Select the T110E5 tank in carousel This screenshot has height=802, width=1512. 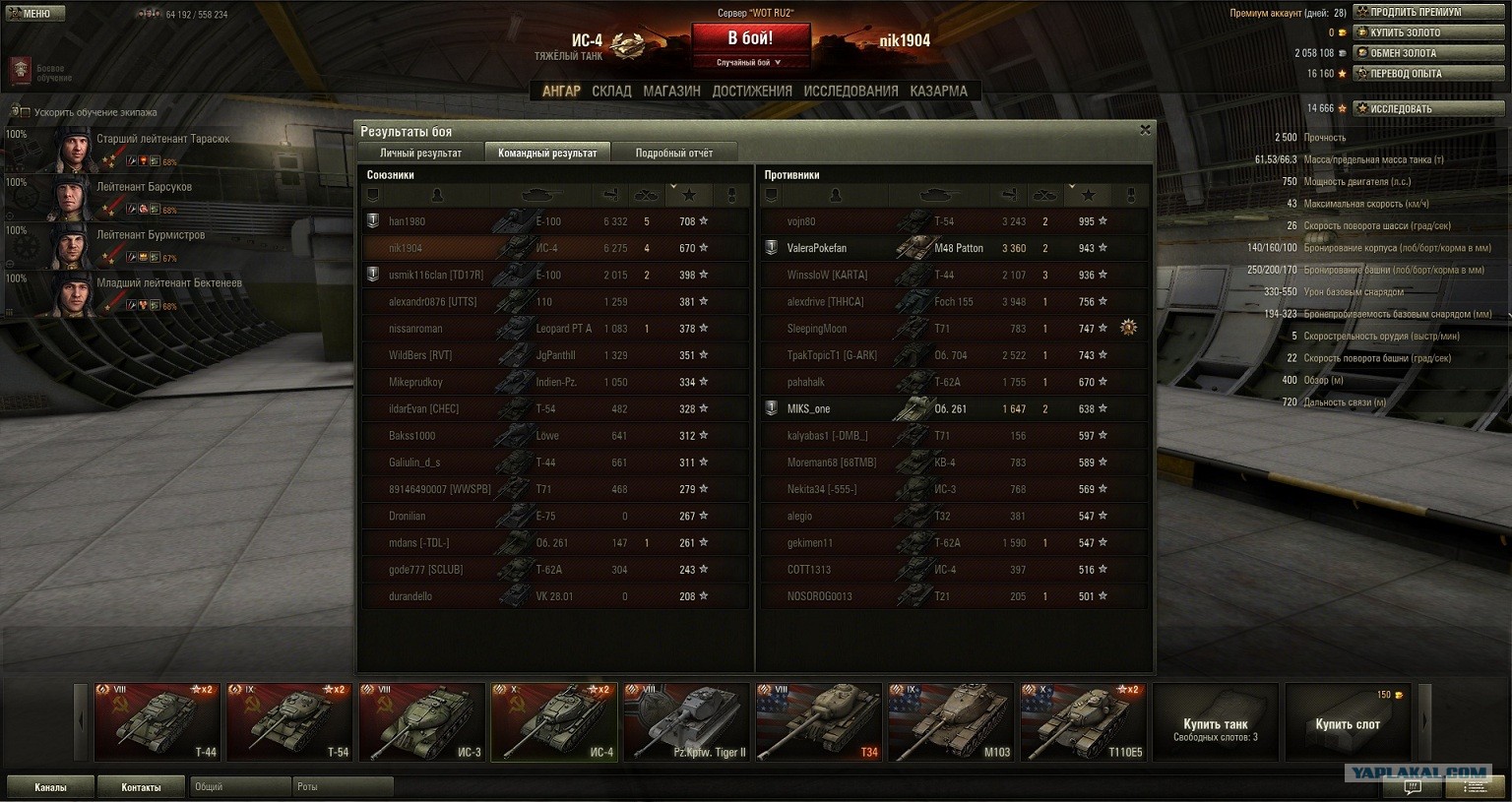coord(1083,723)
